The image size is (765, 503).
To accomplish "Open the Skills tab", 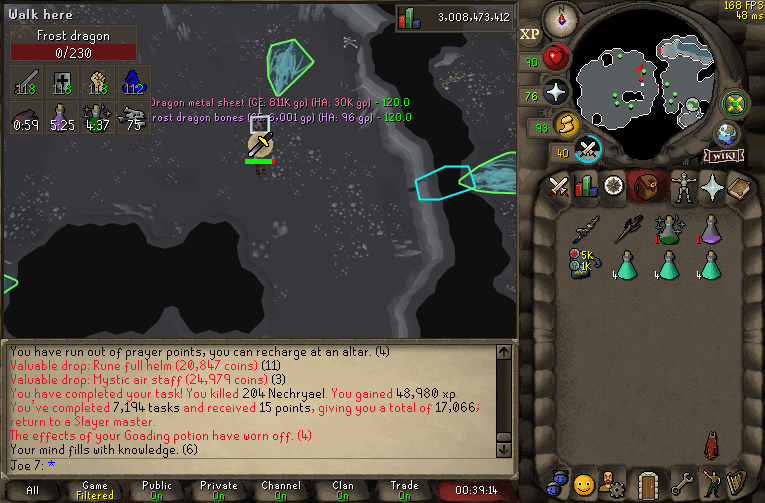I will click(x=584, y=186).
